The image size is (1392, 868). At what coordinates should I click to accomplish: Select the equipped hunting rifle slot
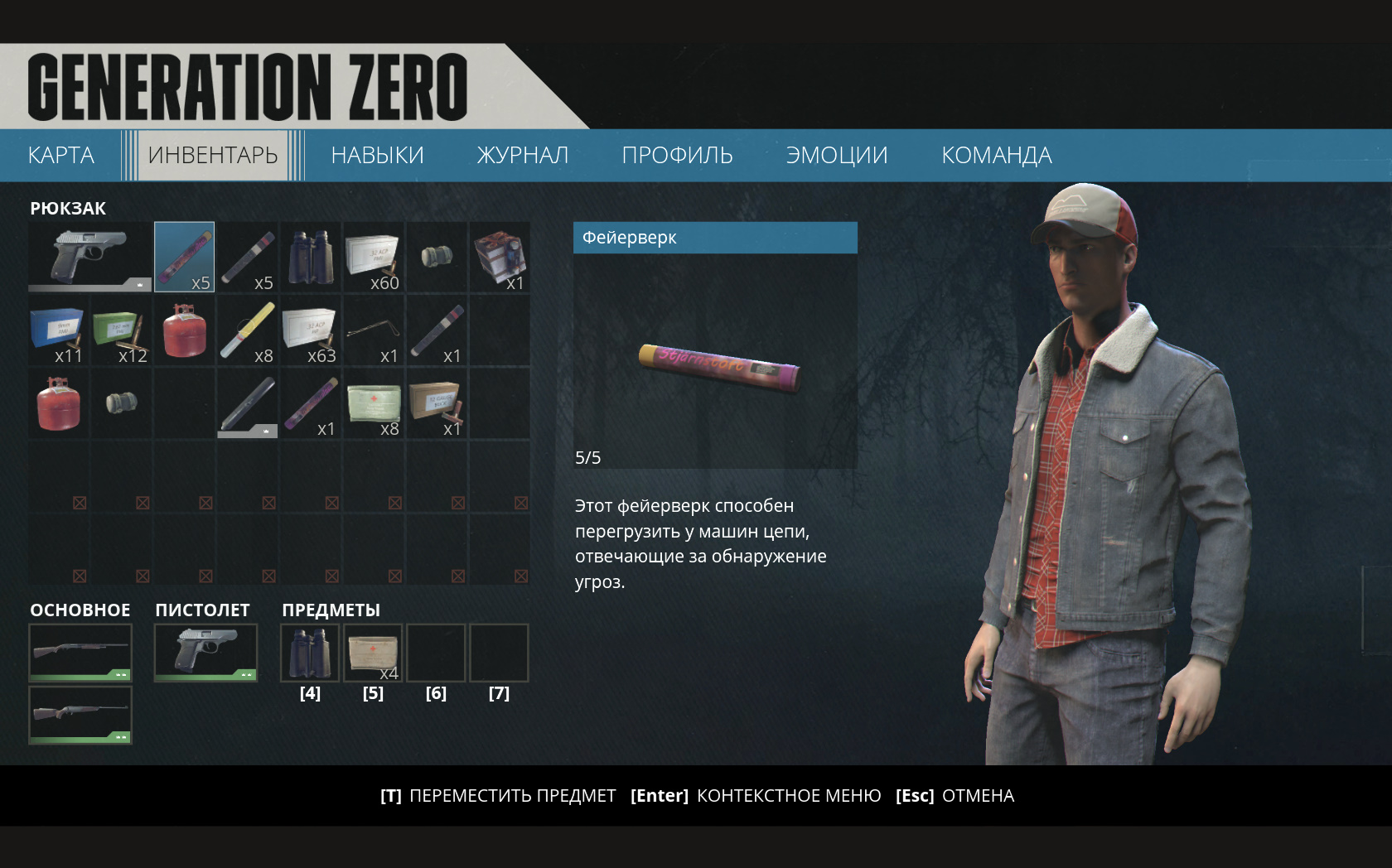[x=80, y=714]
